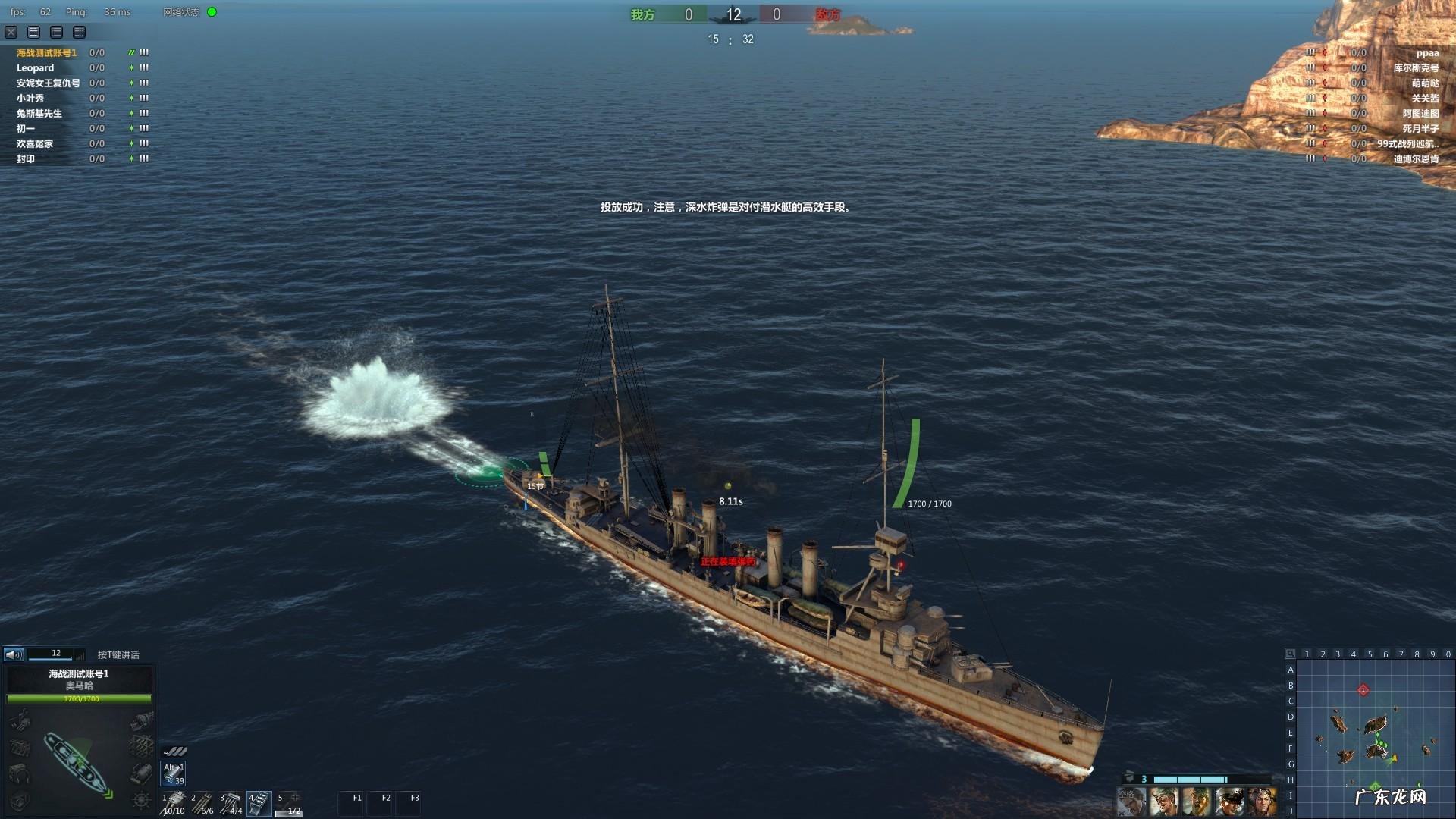The image size is (1456, 819).
Task: Click the ship helm wheel module icon
Action: (141, 799)
